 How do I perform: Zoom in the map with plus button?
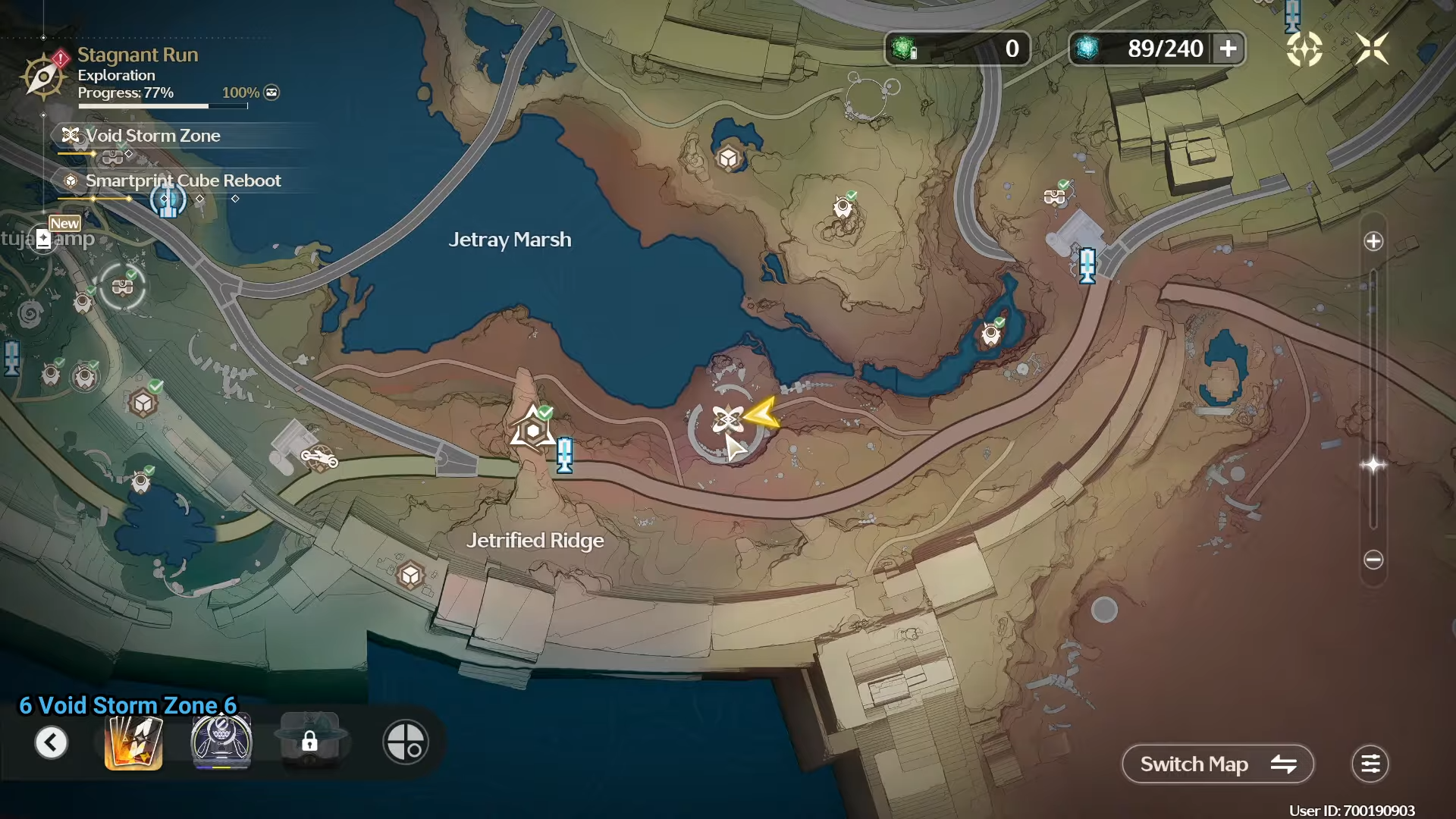1373,242
